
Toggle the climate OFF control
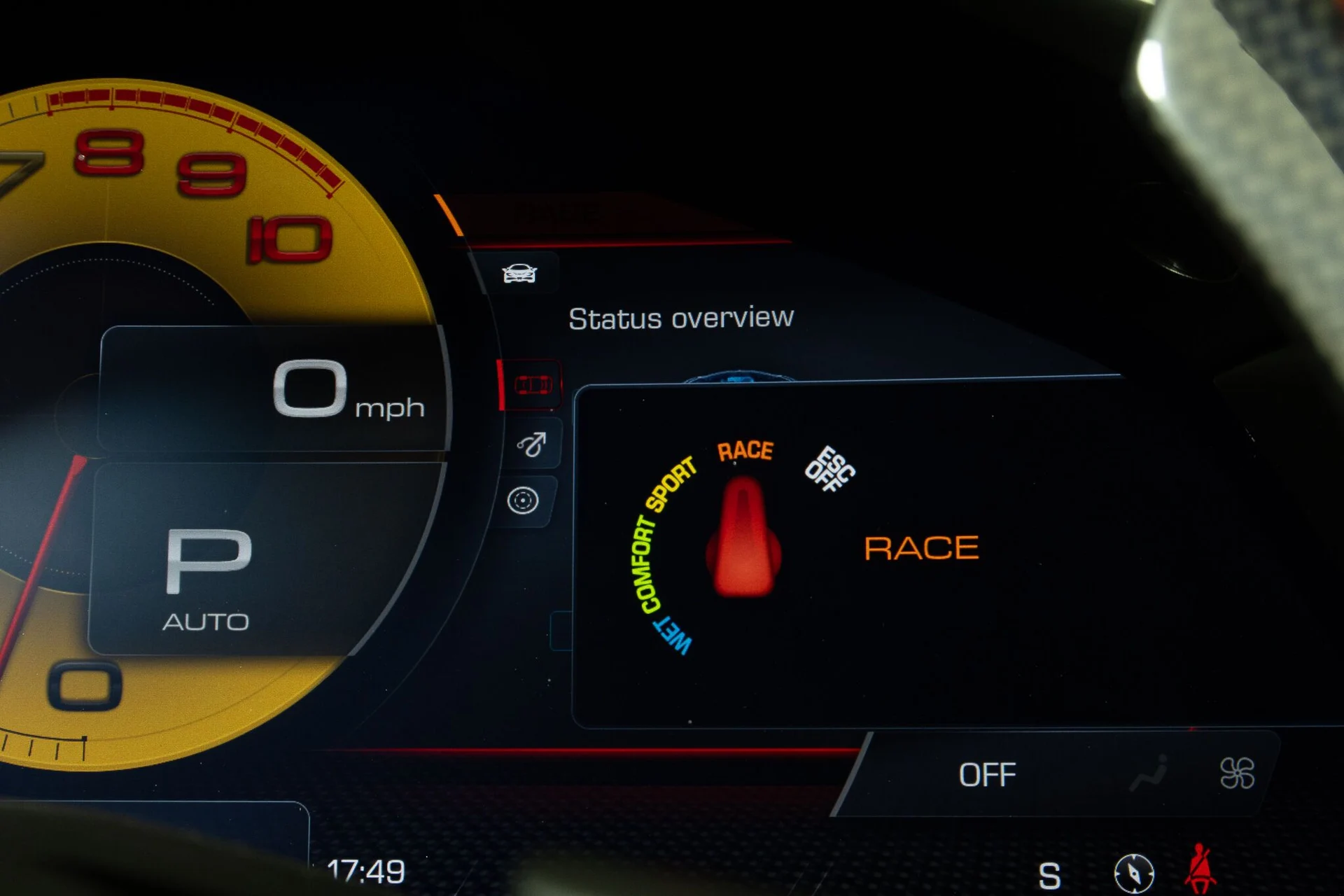[987, 775]
